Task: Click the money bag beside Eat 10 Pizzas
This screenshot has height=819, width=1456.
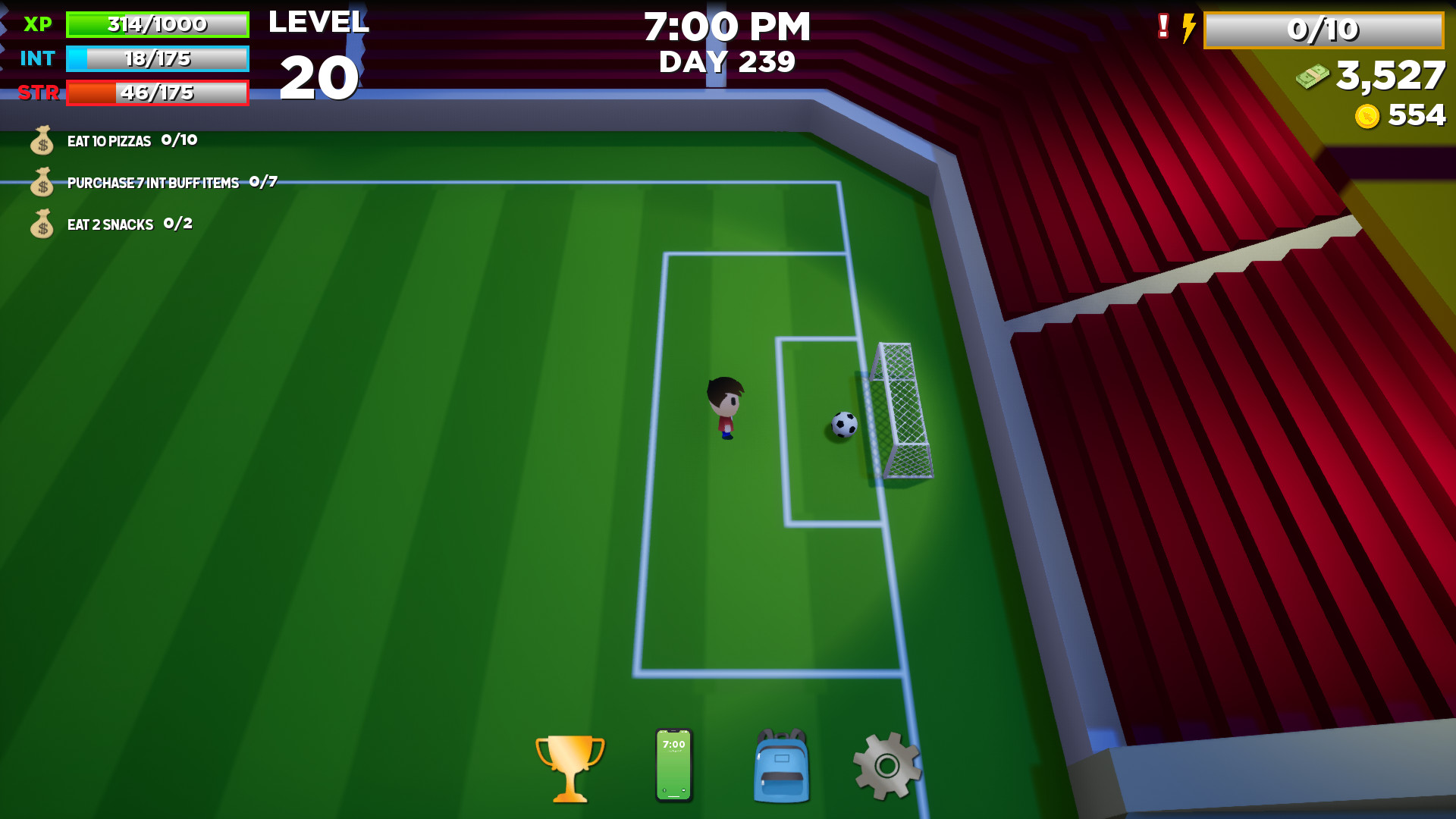Action: (x=42, y=141)
